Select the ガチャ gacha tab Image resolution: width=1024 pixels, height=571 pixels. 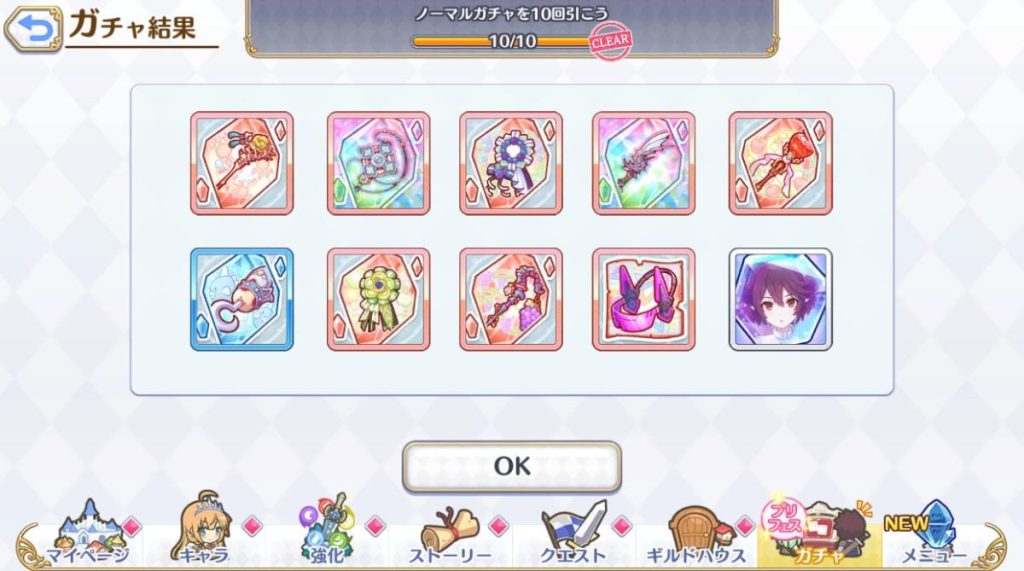[819, 537]
